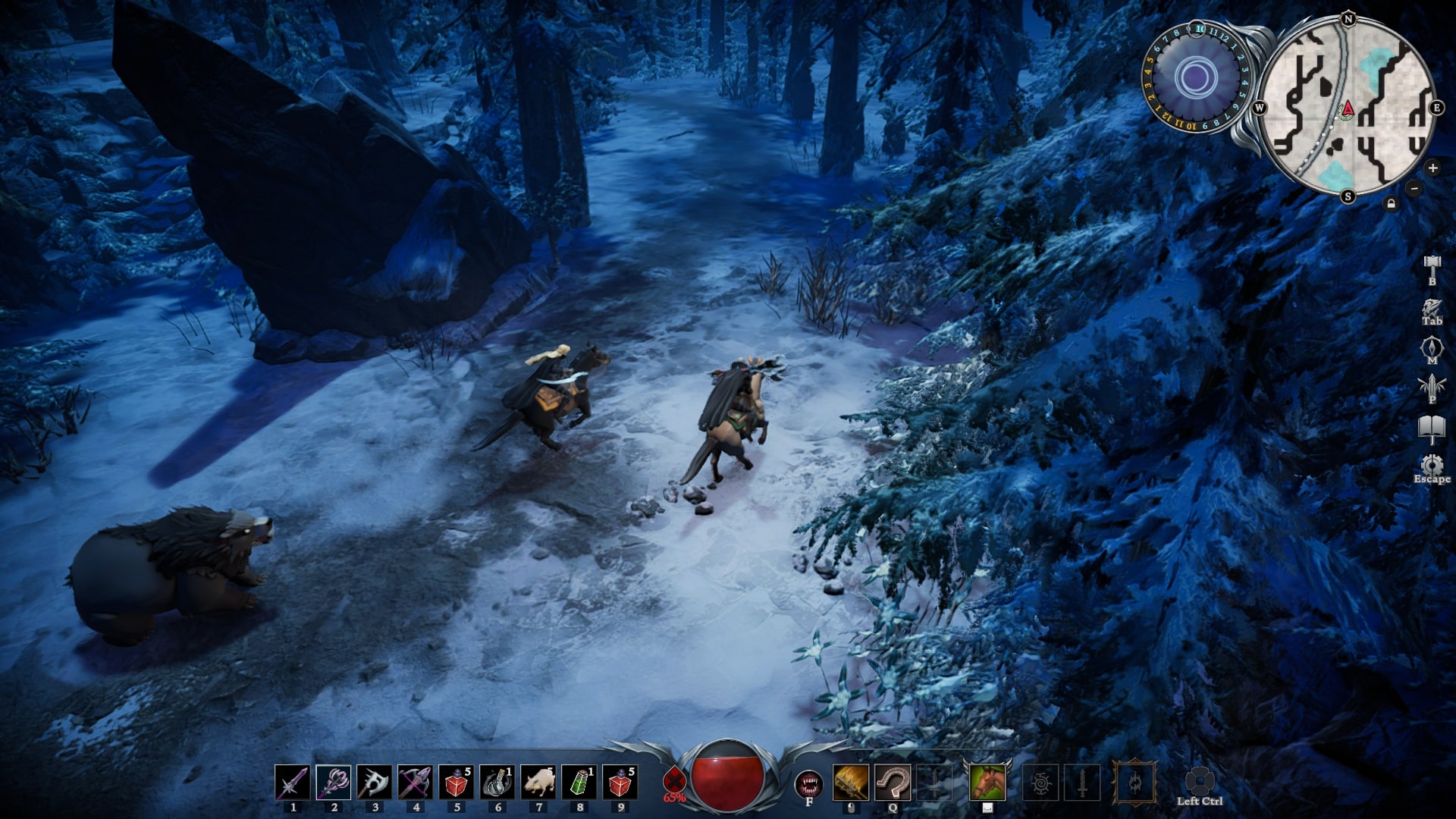Open the journal book icon

tap(1432, 428)
